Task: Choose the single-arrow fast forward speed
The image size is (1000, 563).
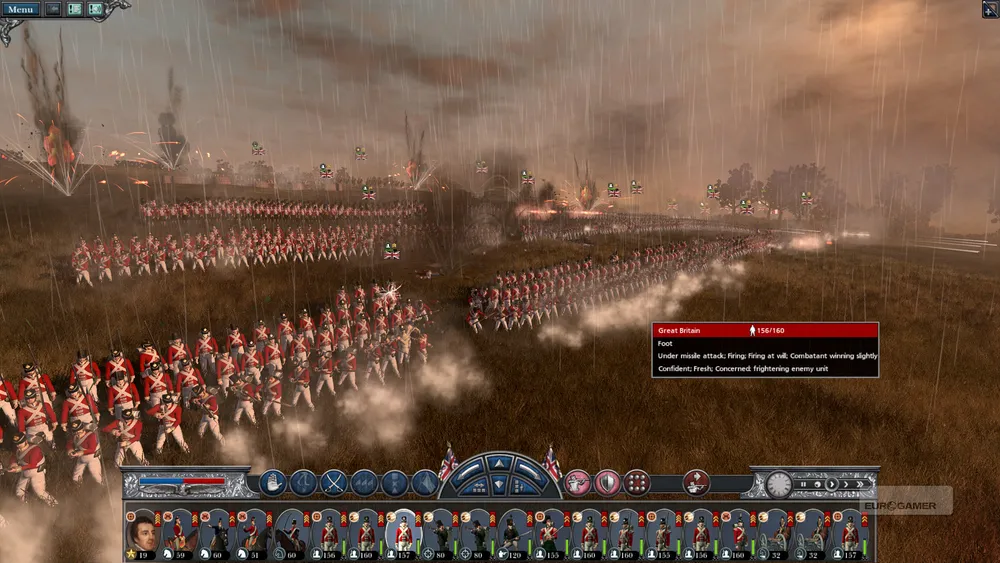Action: pyautogui.click(x=845, y=484)
